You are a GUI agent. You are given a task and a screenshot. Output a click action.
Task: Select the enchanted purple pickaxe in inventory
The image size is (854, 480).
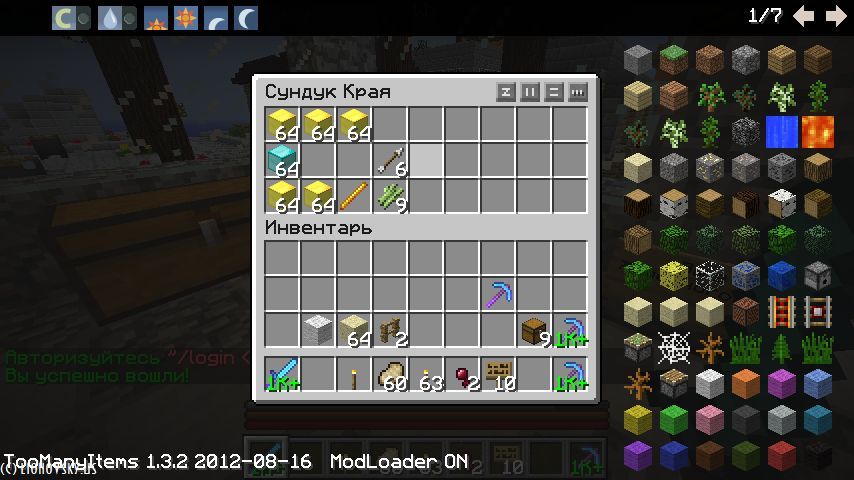pos(499,294)
